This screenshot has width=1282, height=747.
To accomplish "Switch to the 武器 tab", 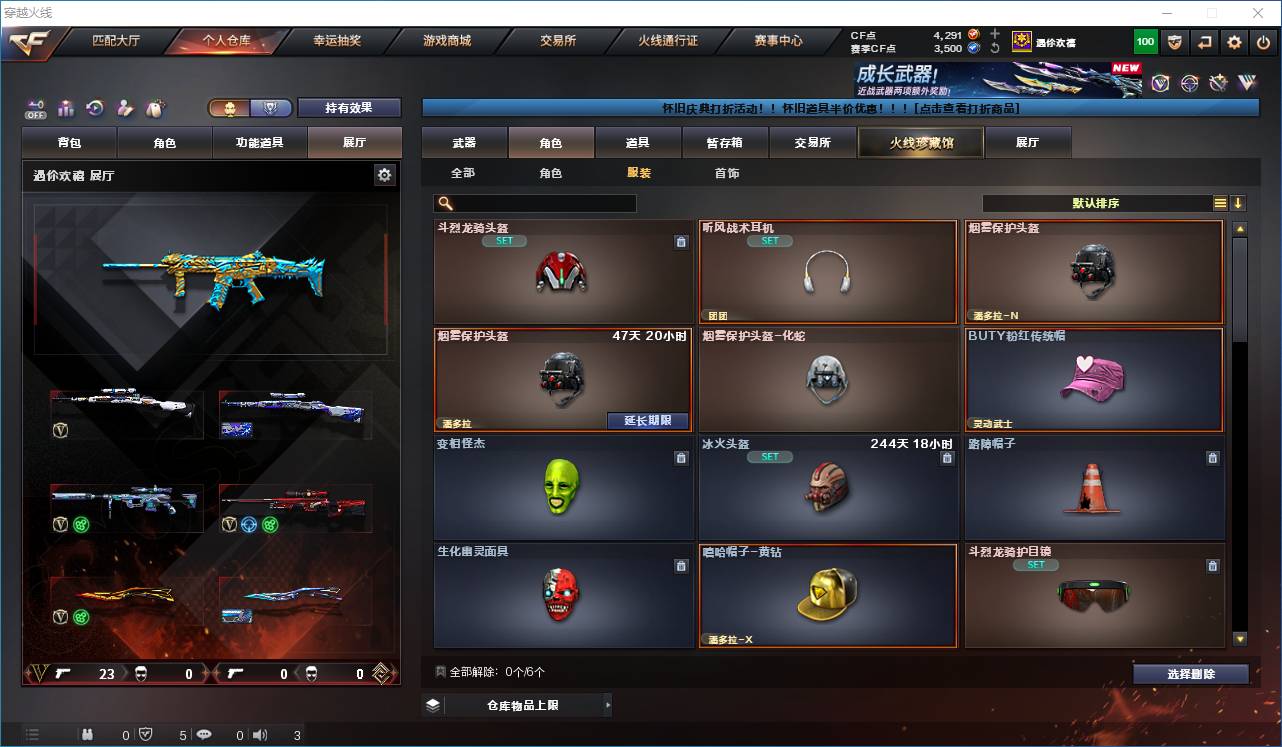I will click(463, 142).
